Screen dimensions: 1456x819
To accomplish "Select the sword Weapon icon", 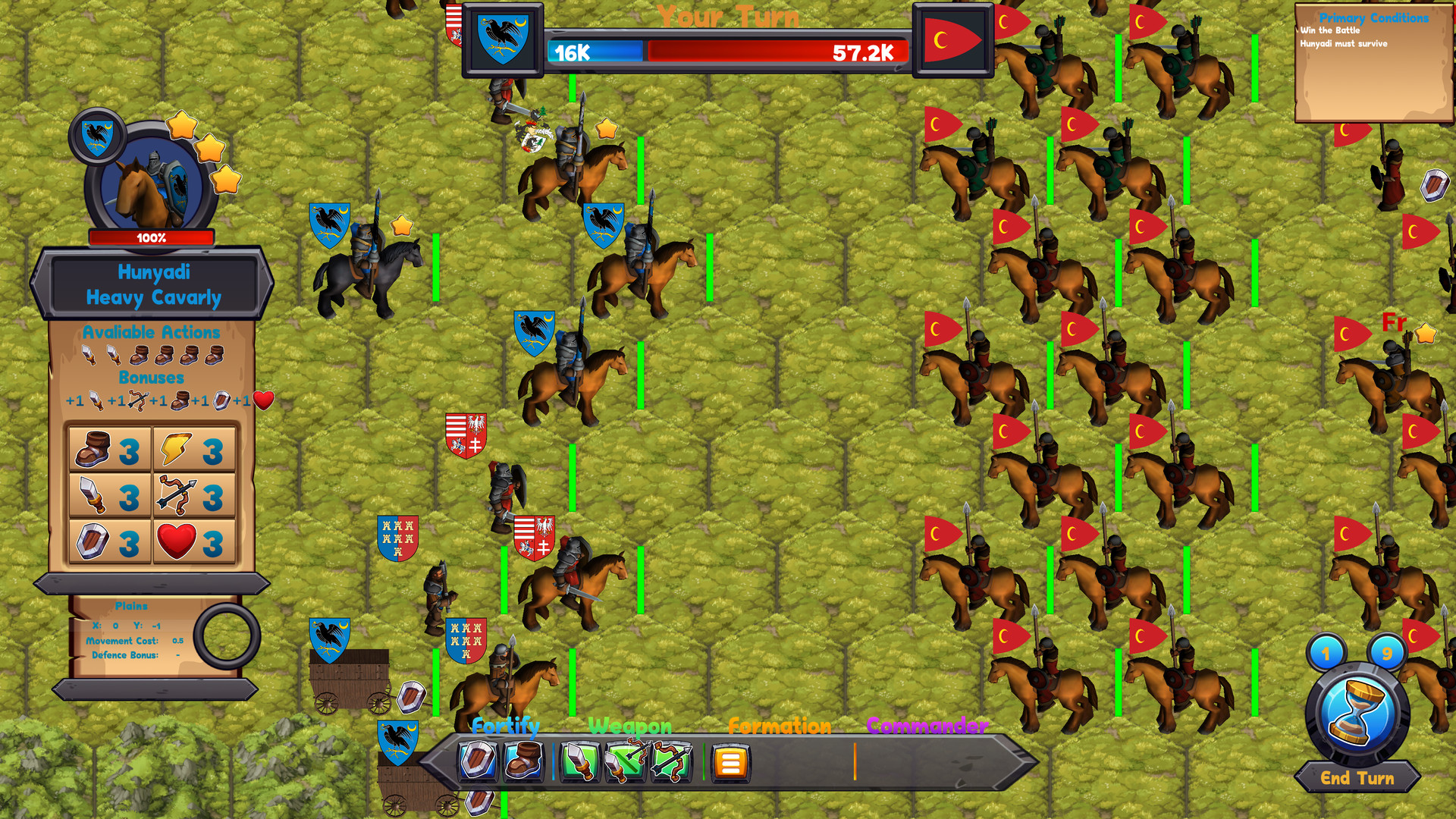I will [x=579, y=761].
